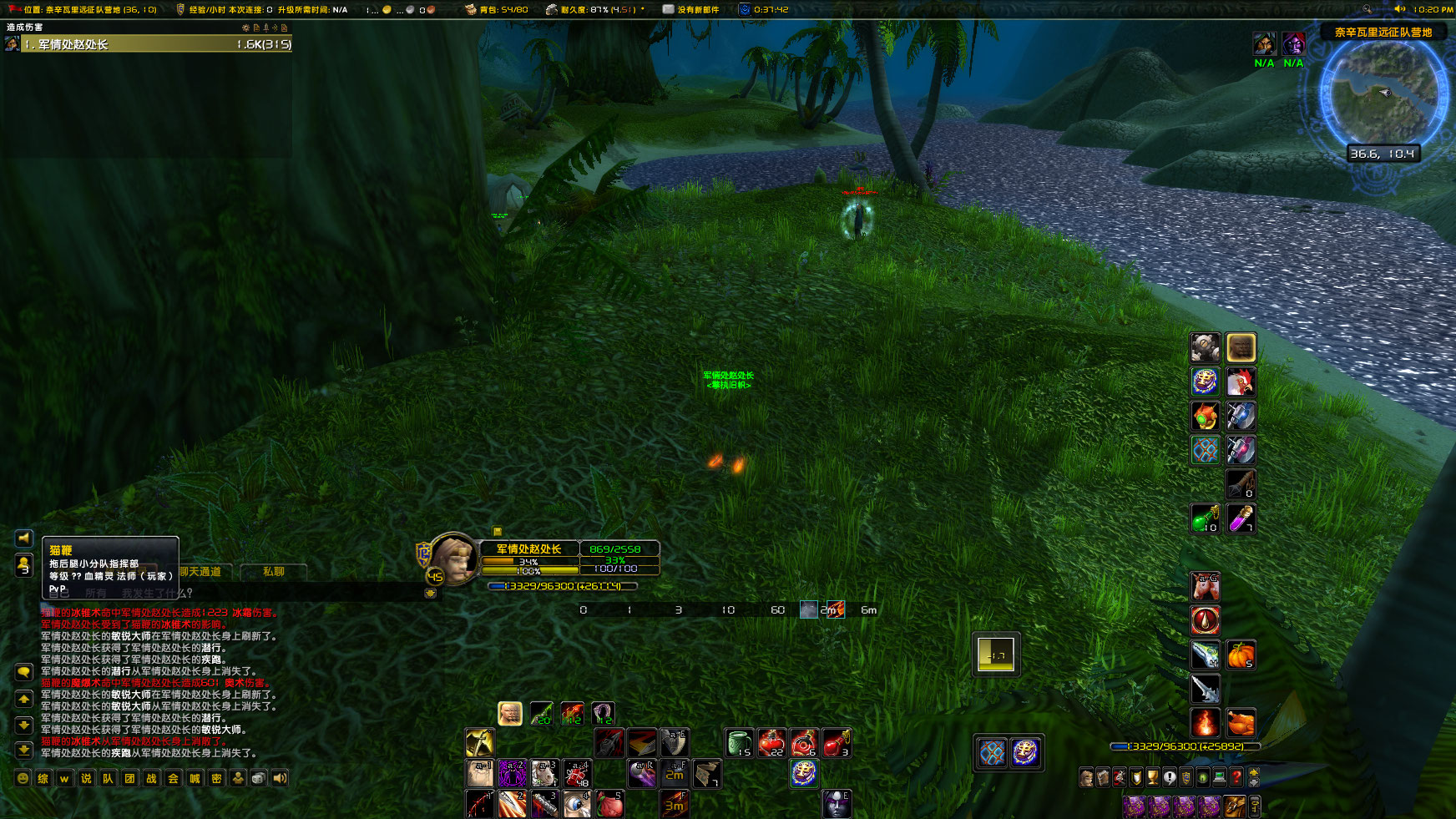1456x819 pixels.
Task: Toggle the speaker icon at chat frame's upper left
Action: 23,538
